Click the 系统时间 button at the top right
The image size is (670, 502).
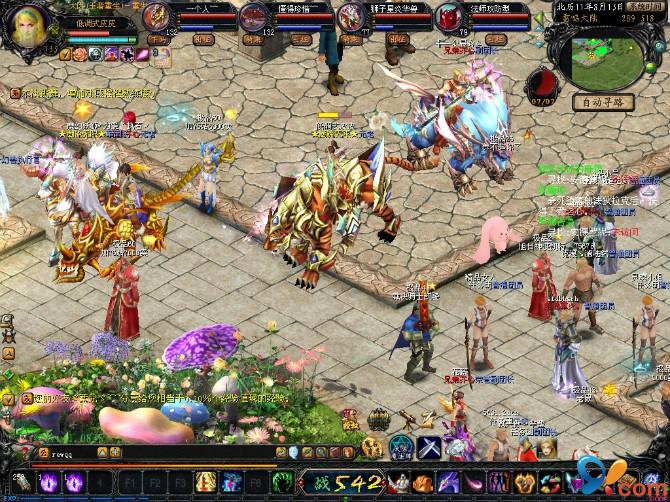click(x=643, y=5)
